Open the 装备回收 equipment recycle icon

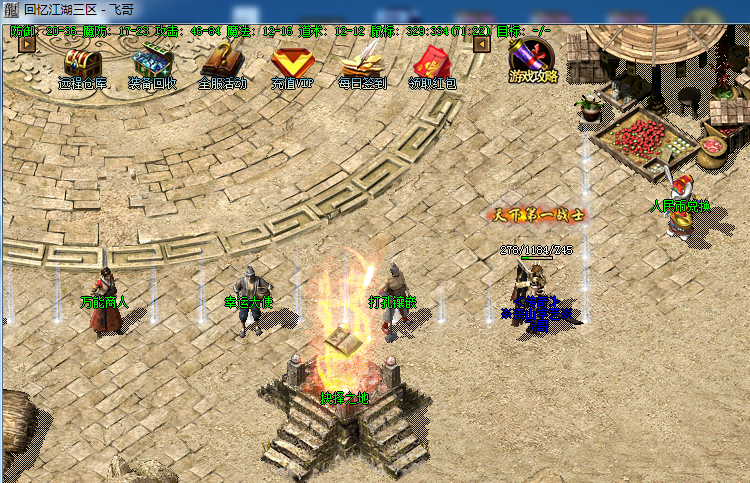point(152,66)
